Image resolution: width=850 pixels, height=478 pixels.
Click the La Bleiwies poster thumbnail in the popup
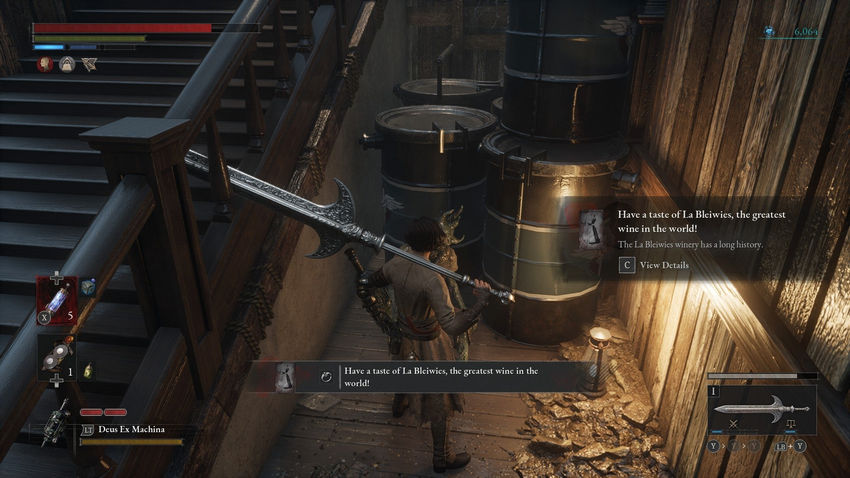pos(592,231)
